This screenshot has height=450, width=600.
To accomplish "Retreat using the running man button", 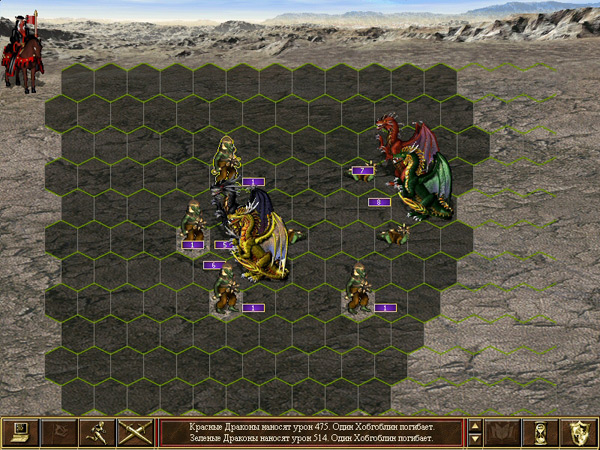I will point(96,432).
